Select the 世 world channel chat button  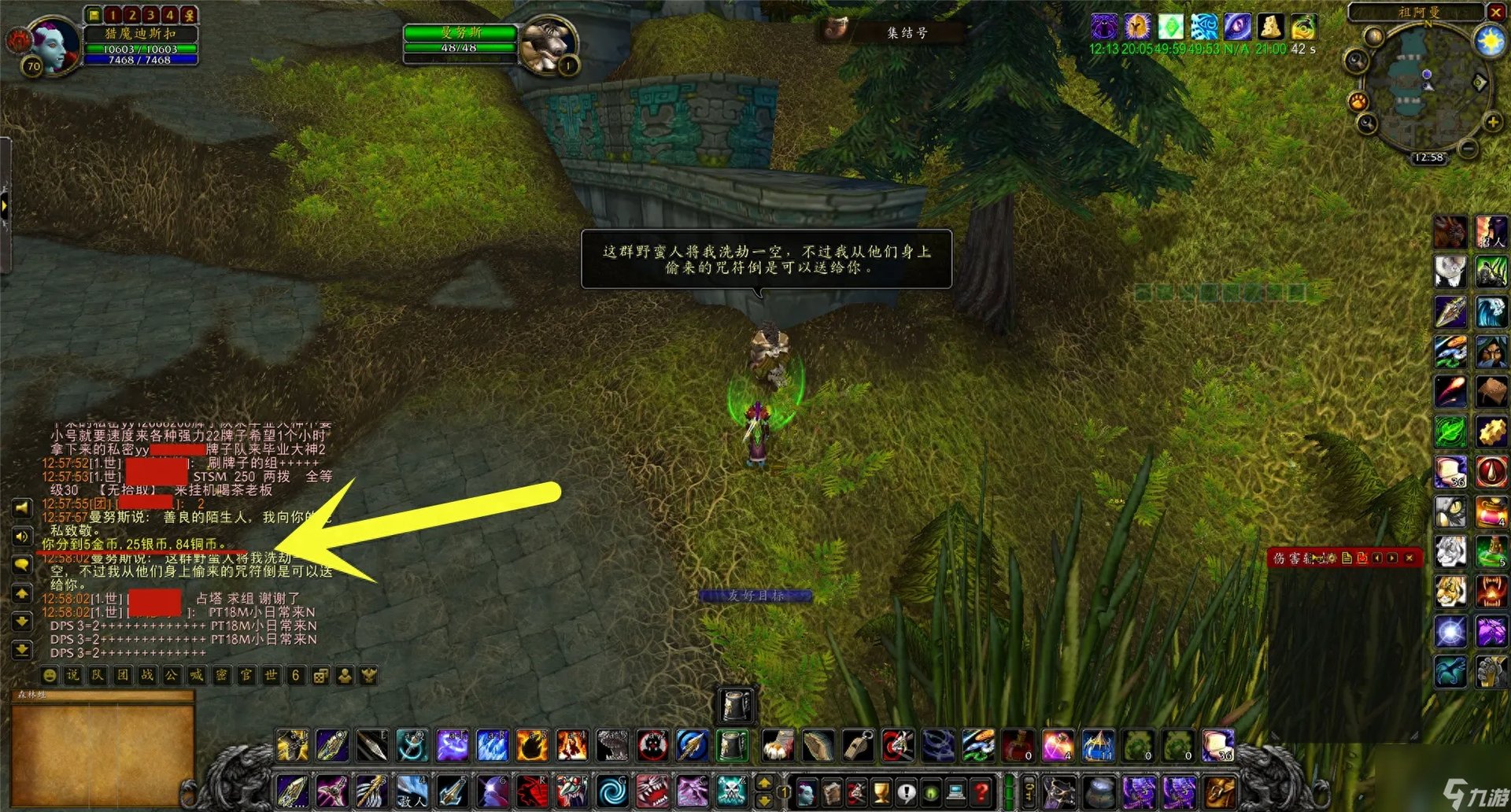[x=272, y=675]
